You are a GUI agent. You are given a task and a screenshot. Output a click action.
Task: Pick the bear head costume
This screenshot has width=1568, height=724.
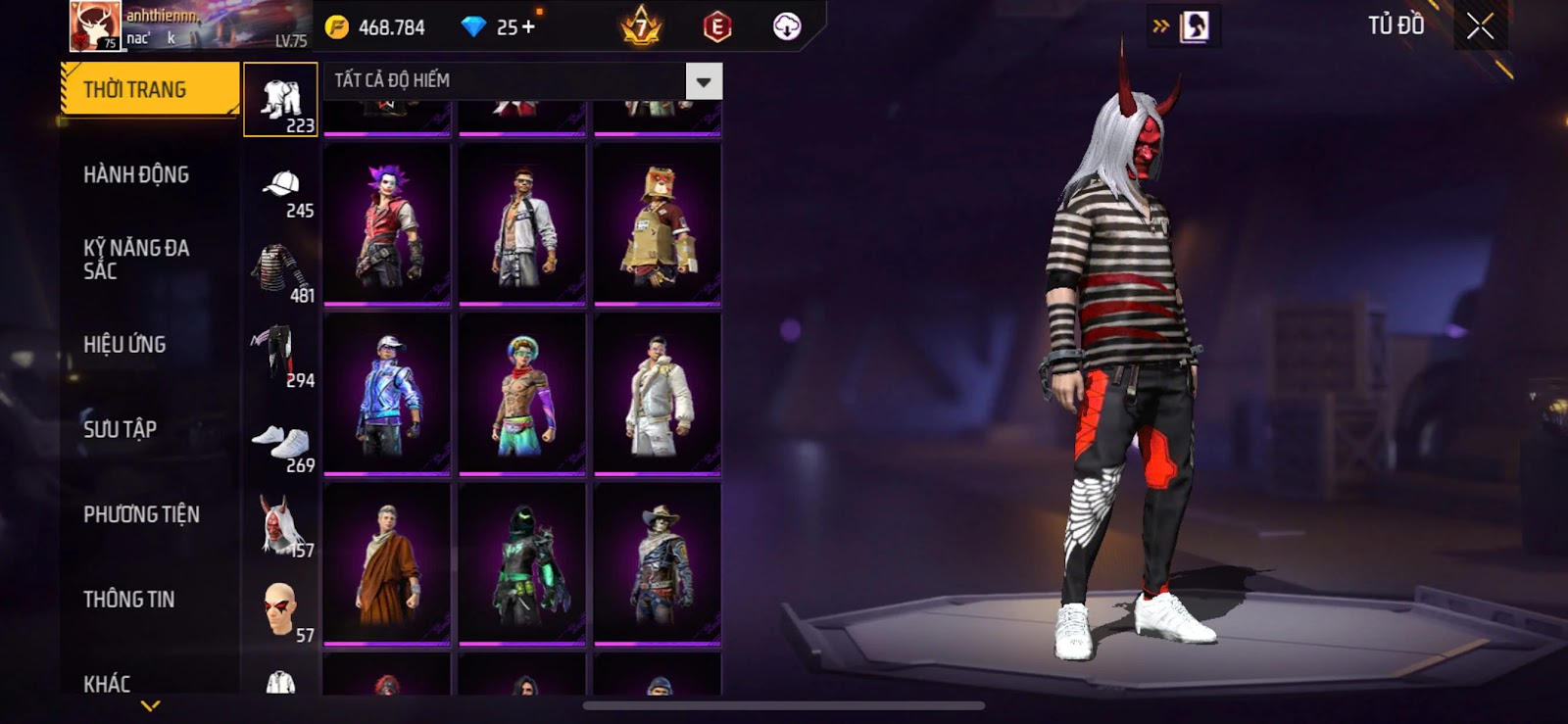click(658, 224)
